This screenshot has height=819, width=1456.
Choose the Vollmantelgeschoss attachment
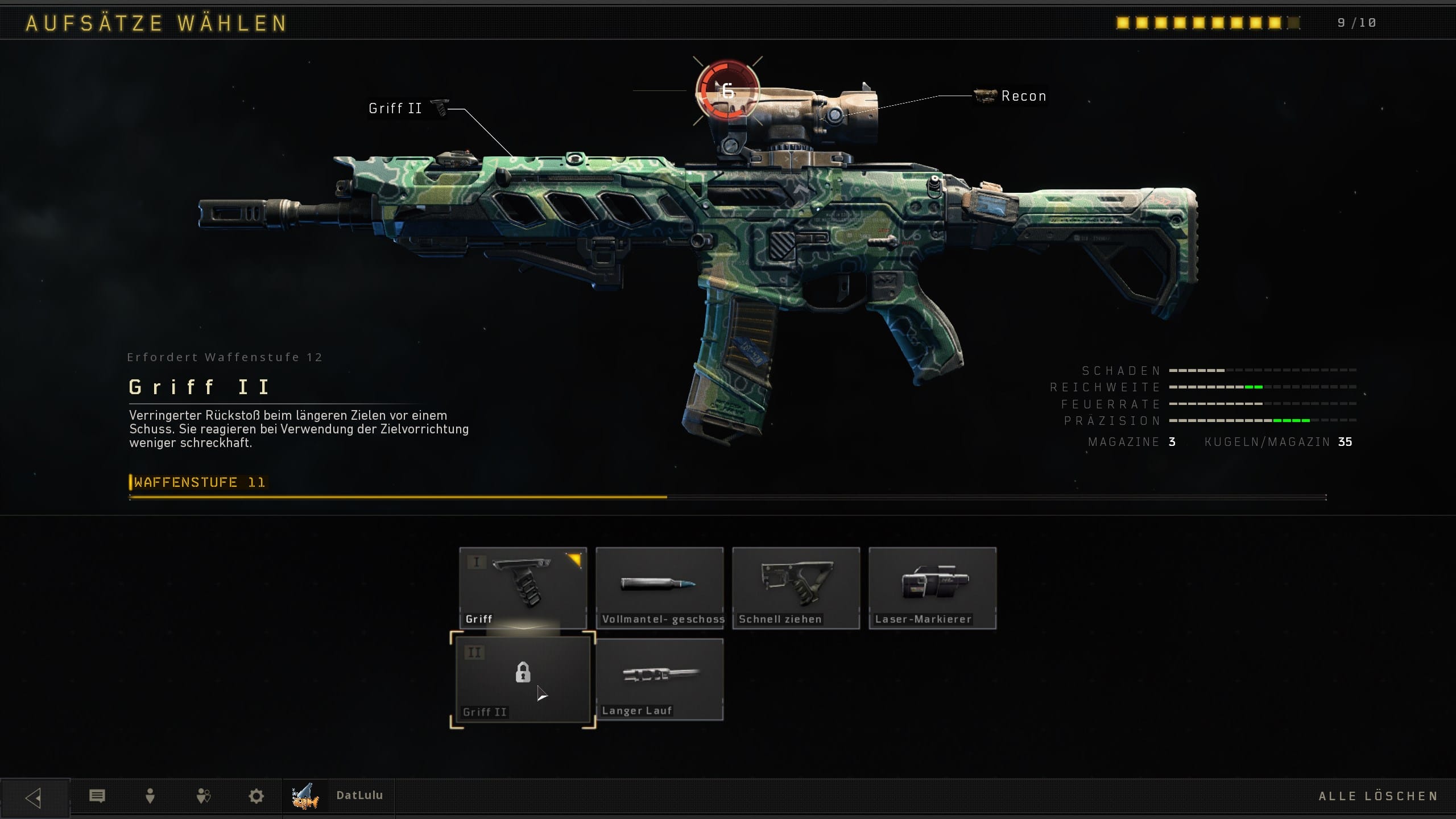pos(660,588)
